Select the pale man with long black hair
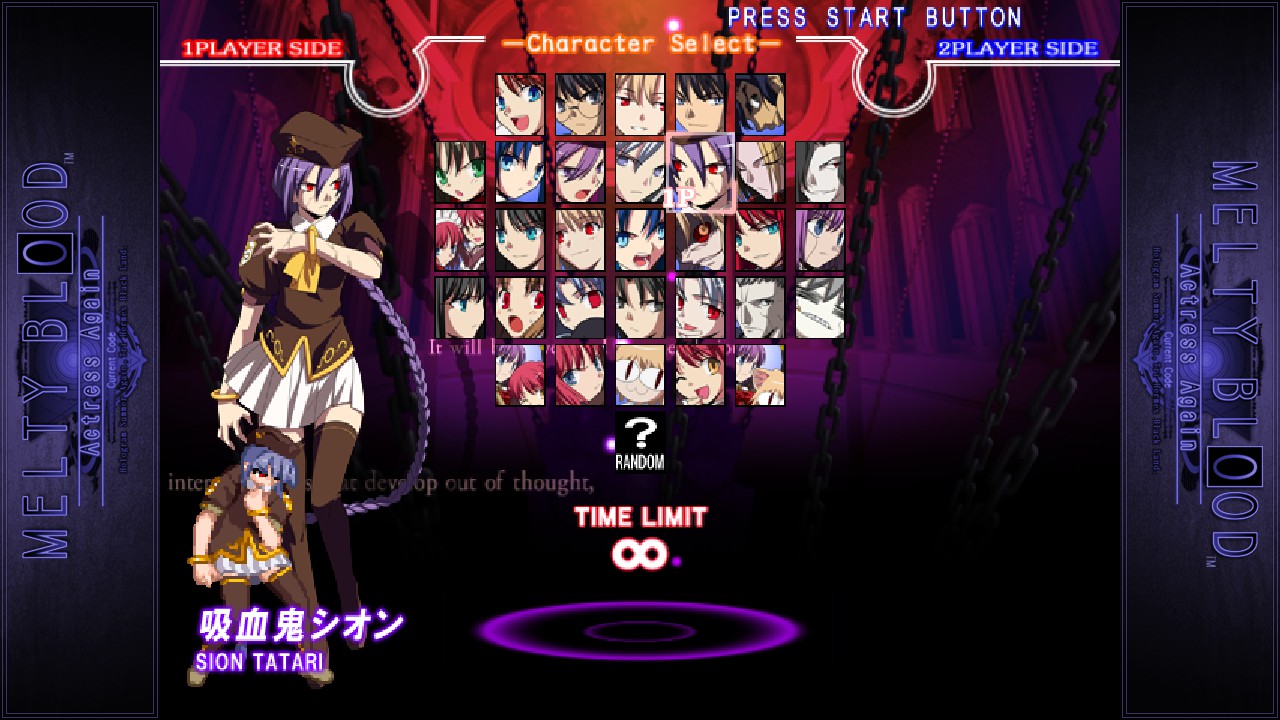The width and height of the screenshot is (1280, 720). click(820, 172)
